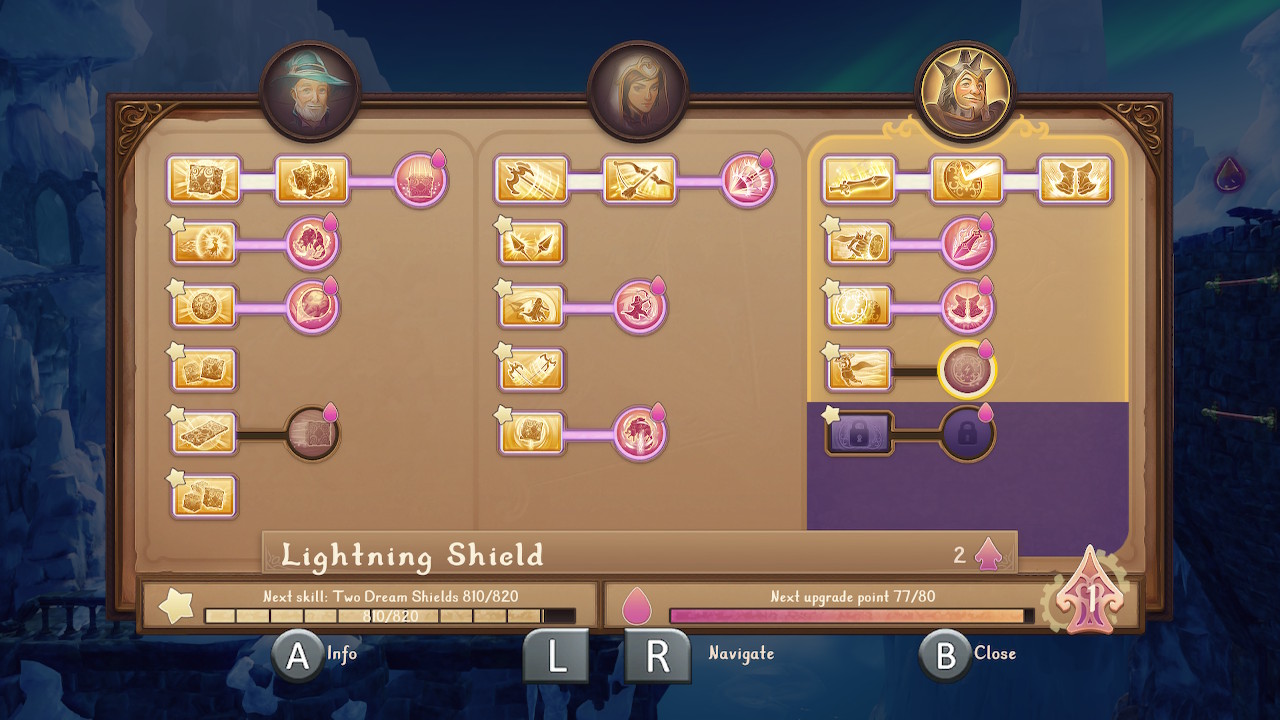Viewport: 1280px width, 720px height.
Task: Select the unpurchased dark box upgrade
Action: [313, 433]
